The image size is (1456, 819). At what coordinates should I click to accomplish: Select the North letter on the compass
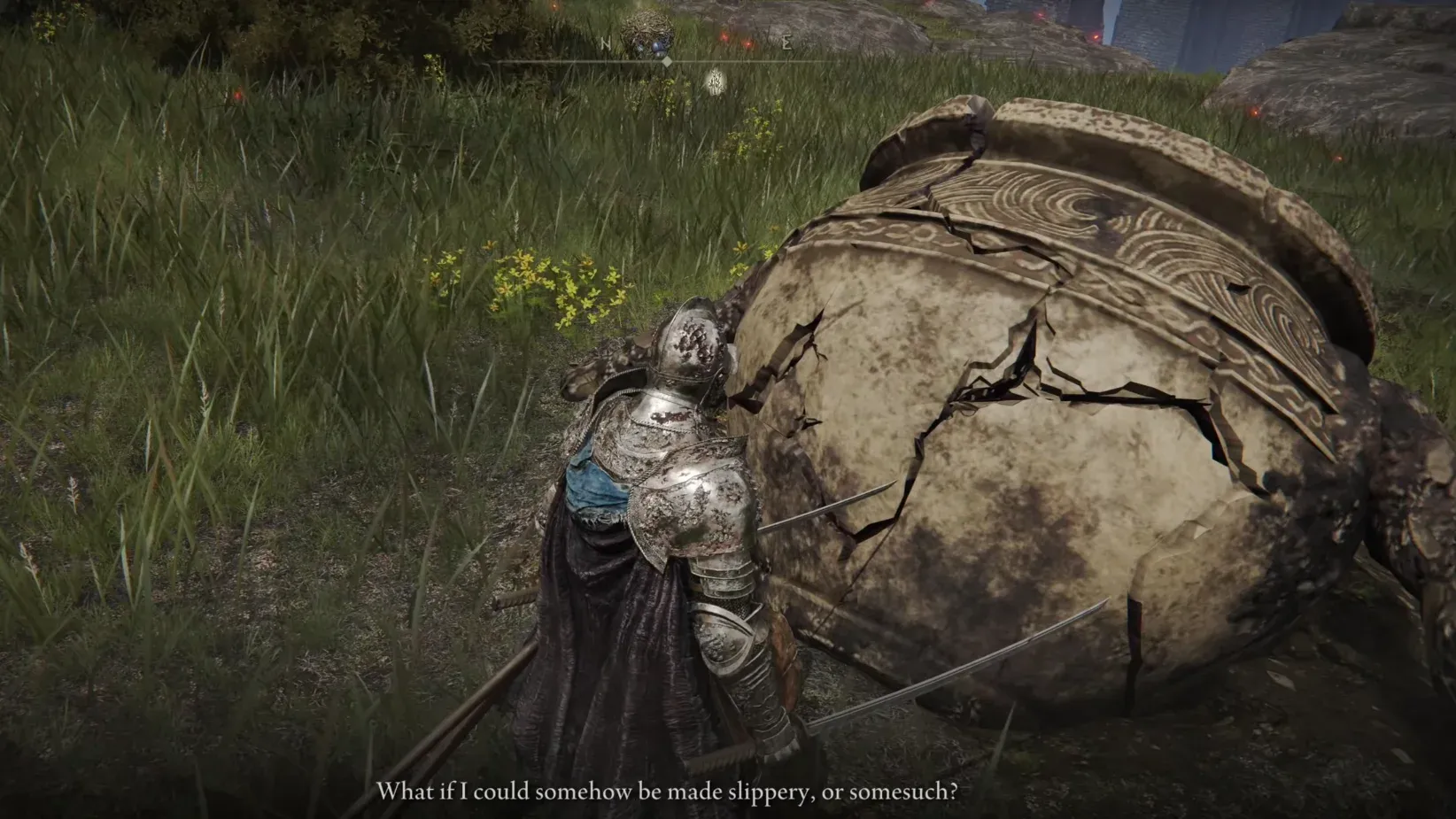(606, 43)
